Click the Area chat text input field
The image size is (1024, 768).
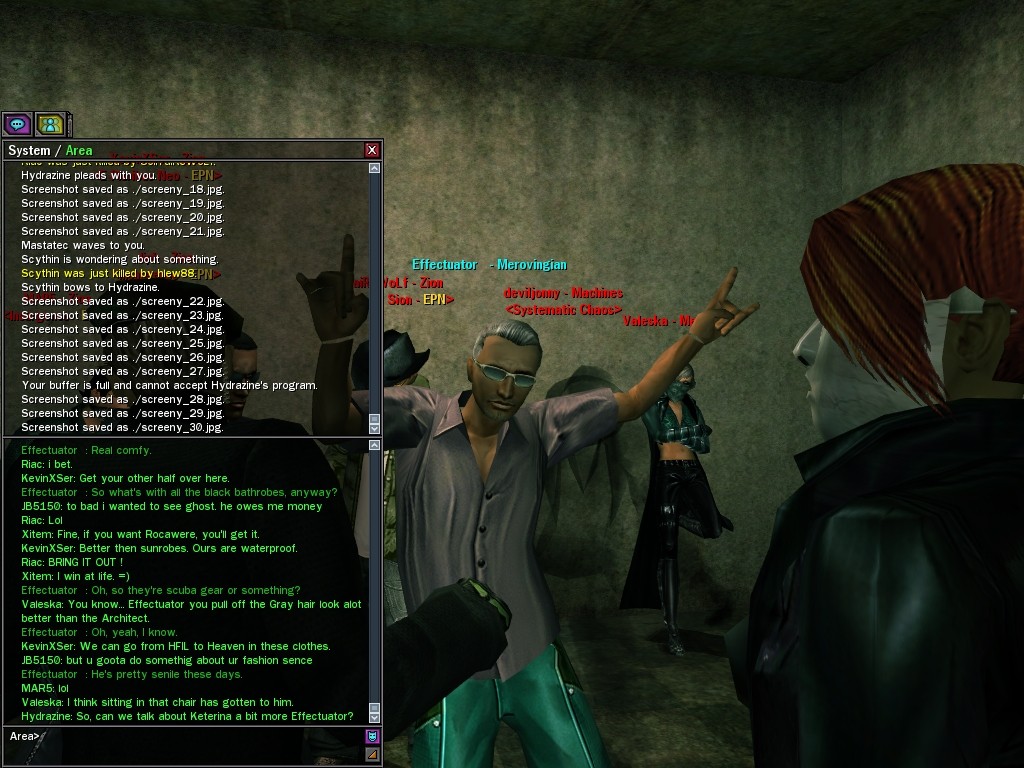click(200, 737)
